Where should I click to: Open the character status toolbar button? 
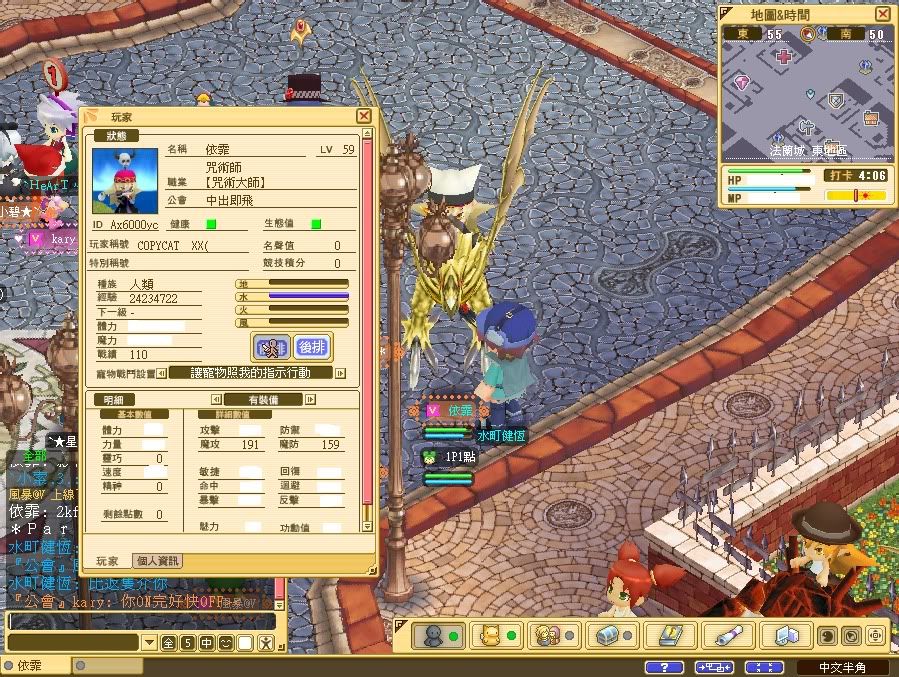[x=439, y=635]
